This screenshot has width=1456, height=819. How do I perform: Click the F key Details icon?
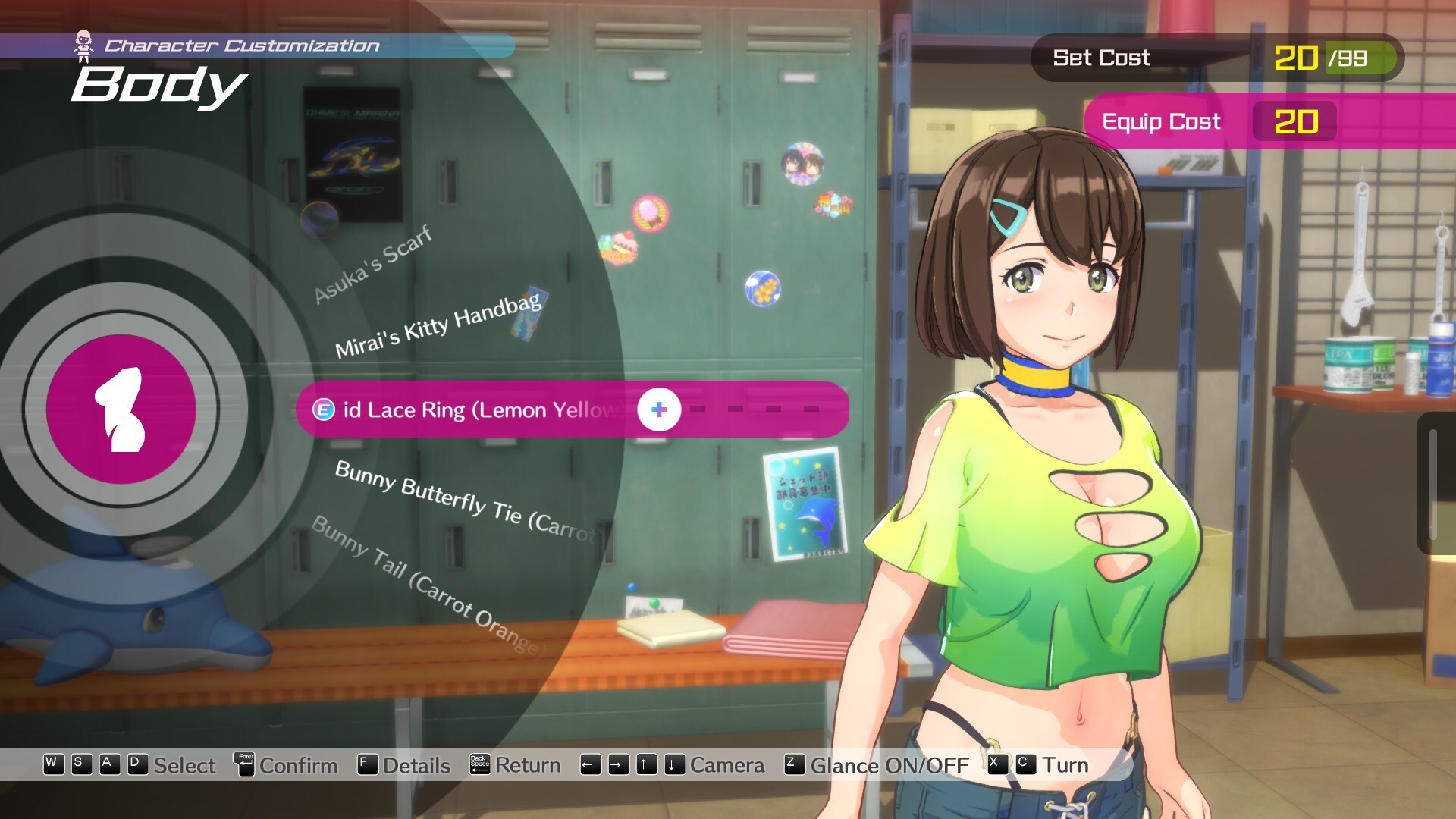click(366, 764)
